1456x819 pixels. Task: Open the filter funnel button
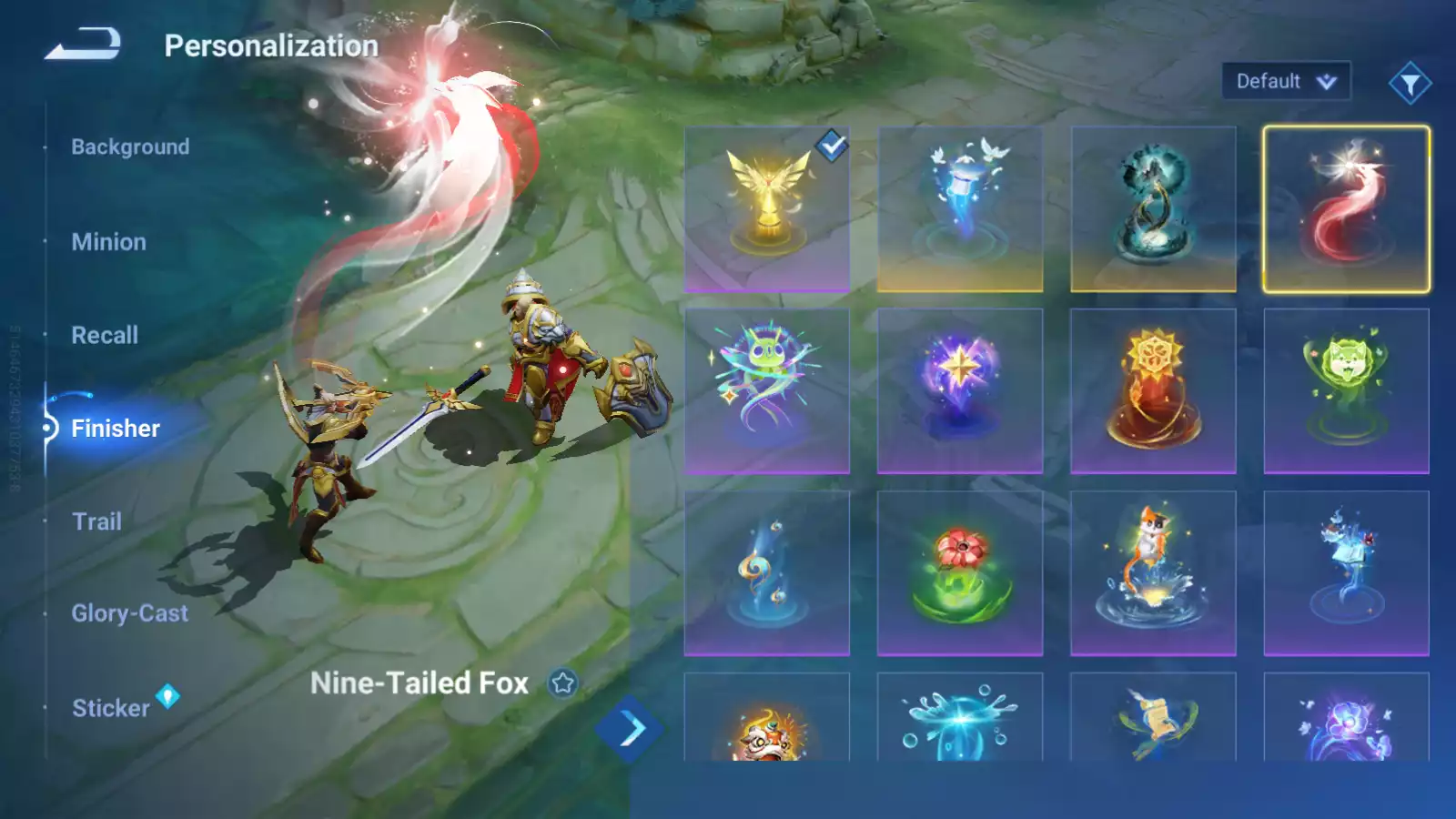[x=1410, y=84]
